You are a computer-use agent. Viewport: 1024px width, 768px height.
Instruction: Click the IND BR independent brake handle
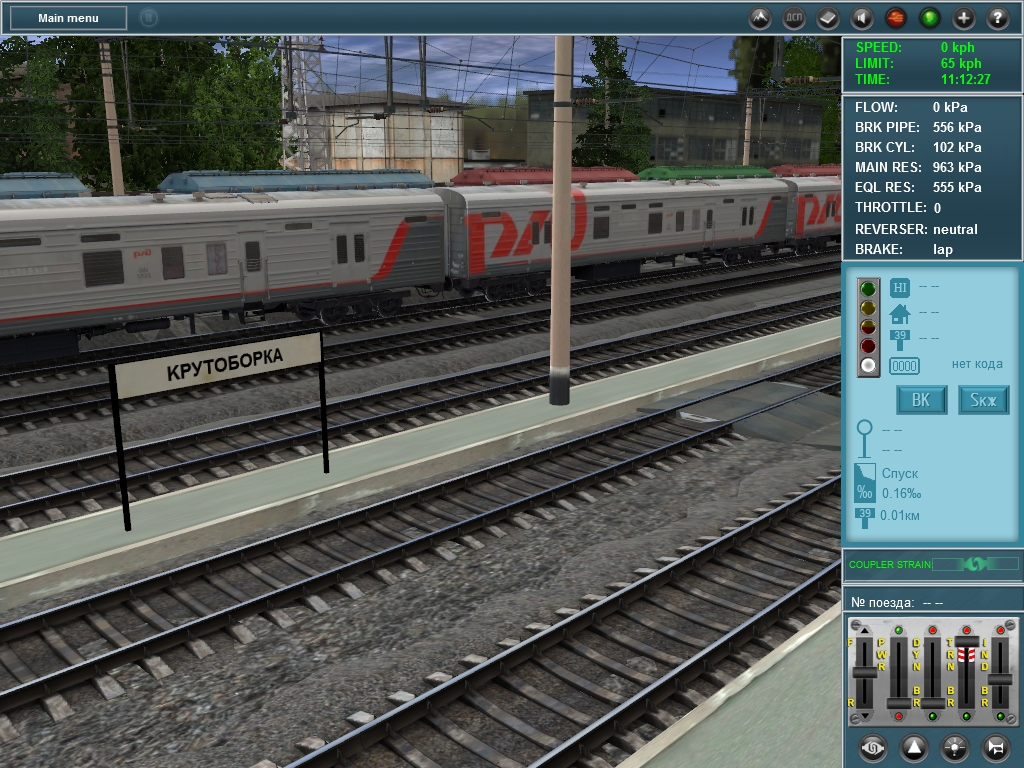999,680
